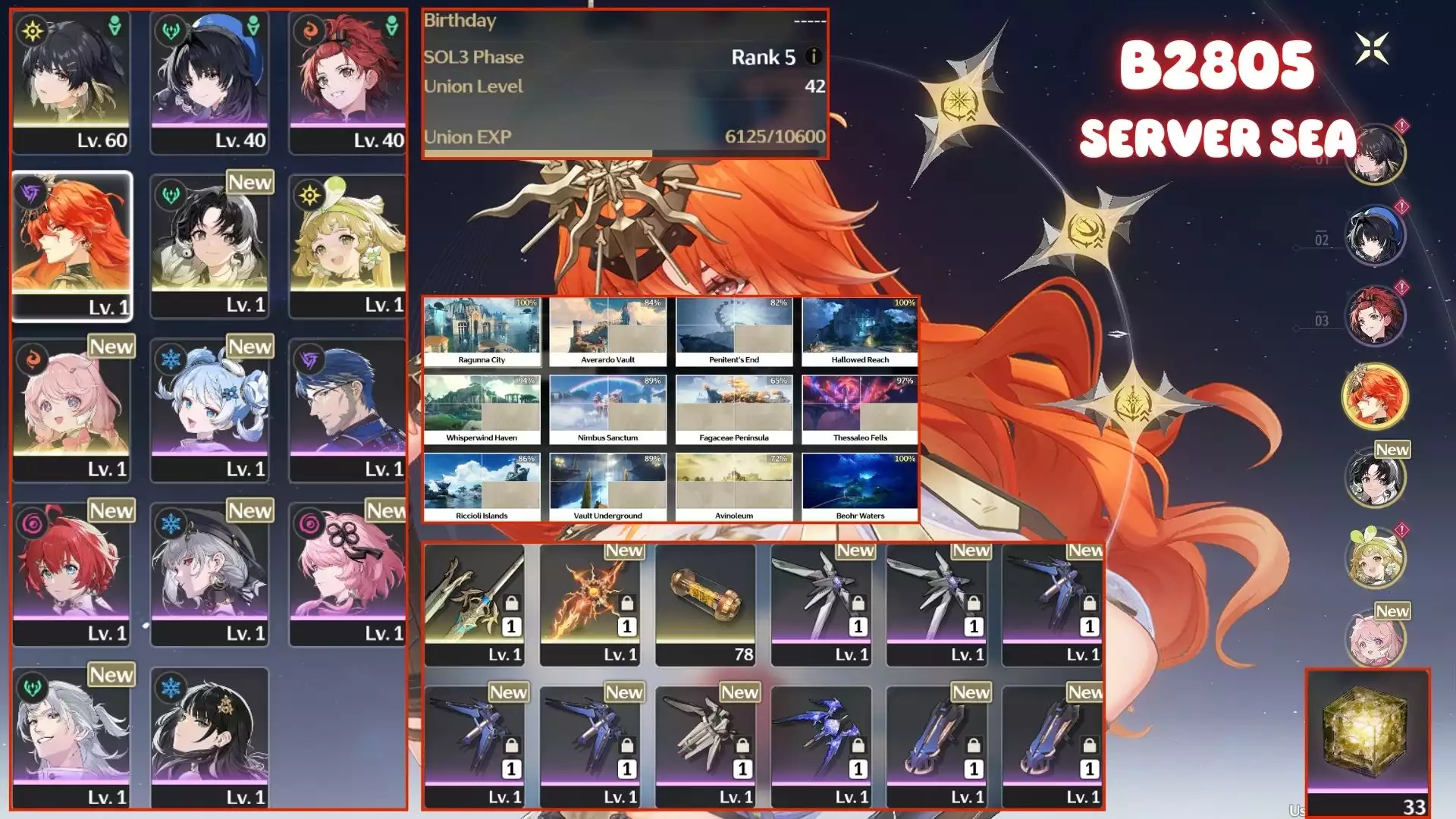
Task: Choose the blonde girl with flower character
Action: click(x=347, y=244)
